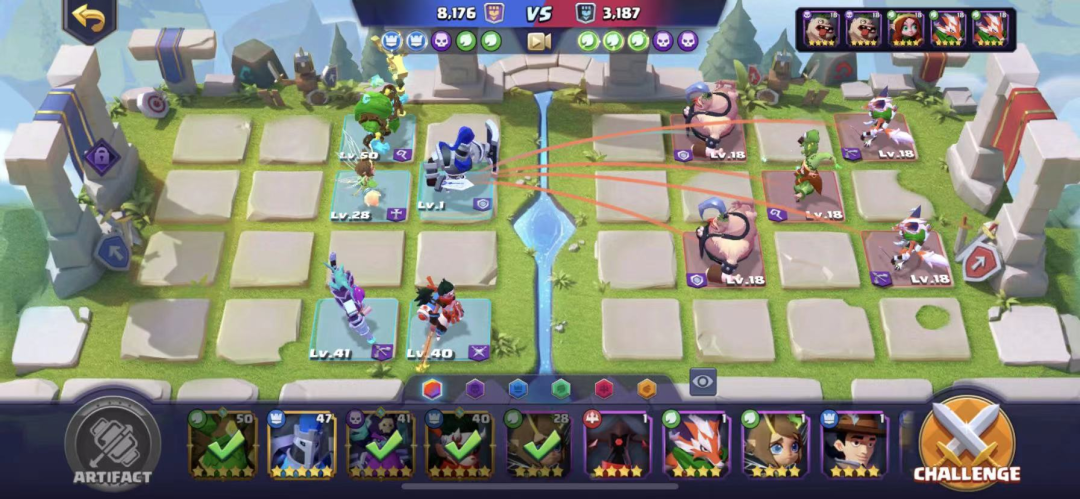Screen dimensions: 1080x499
Task: Choose the cowboy hat hero card
Action: [854, 444]
